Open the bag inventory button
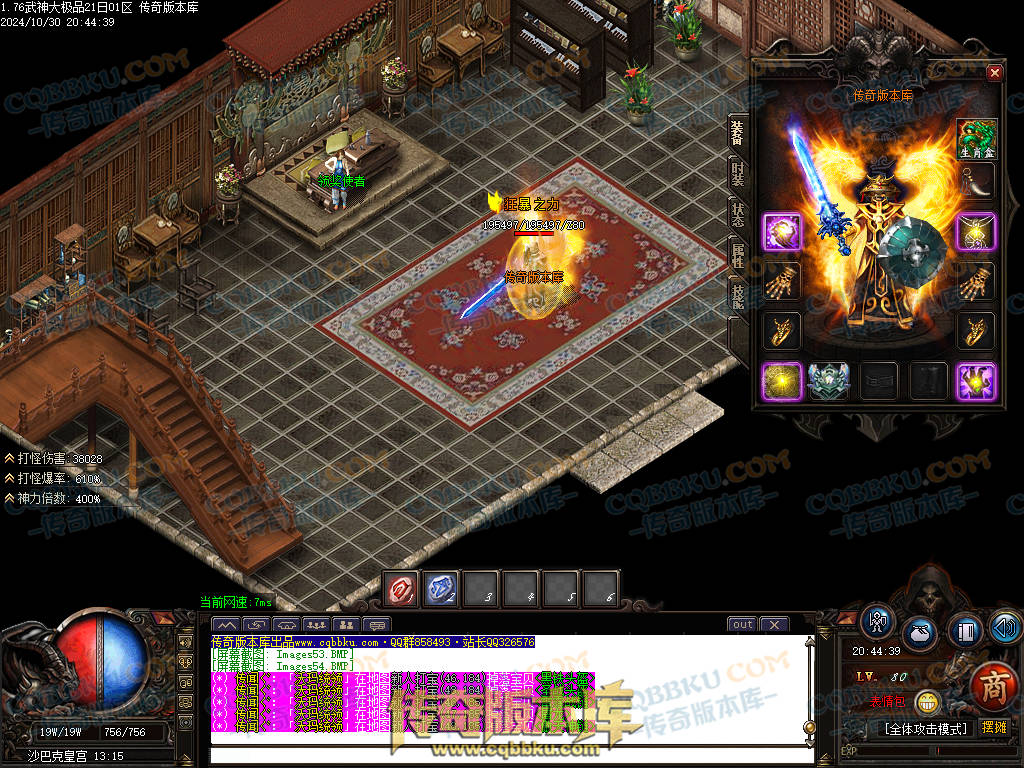Image resolution: width=1024 pixels, height=768 pixels. pos(920,633)
